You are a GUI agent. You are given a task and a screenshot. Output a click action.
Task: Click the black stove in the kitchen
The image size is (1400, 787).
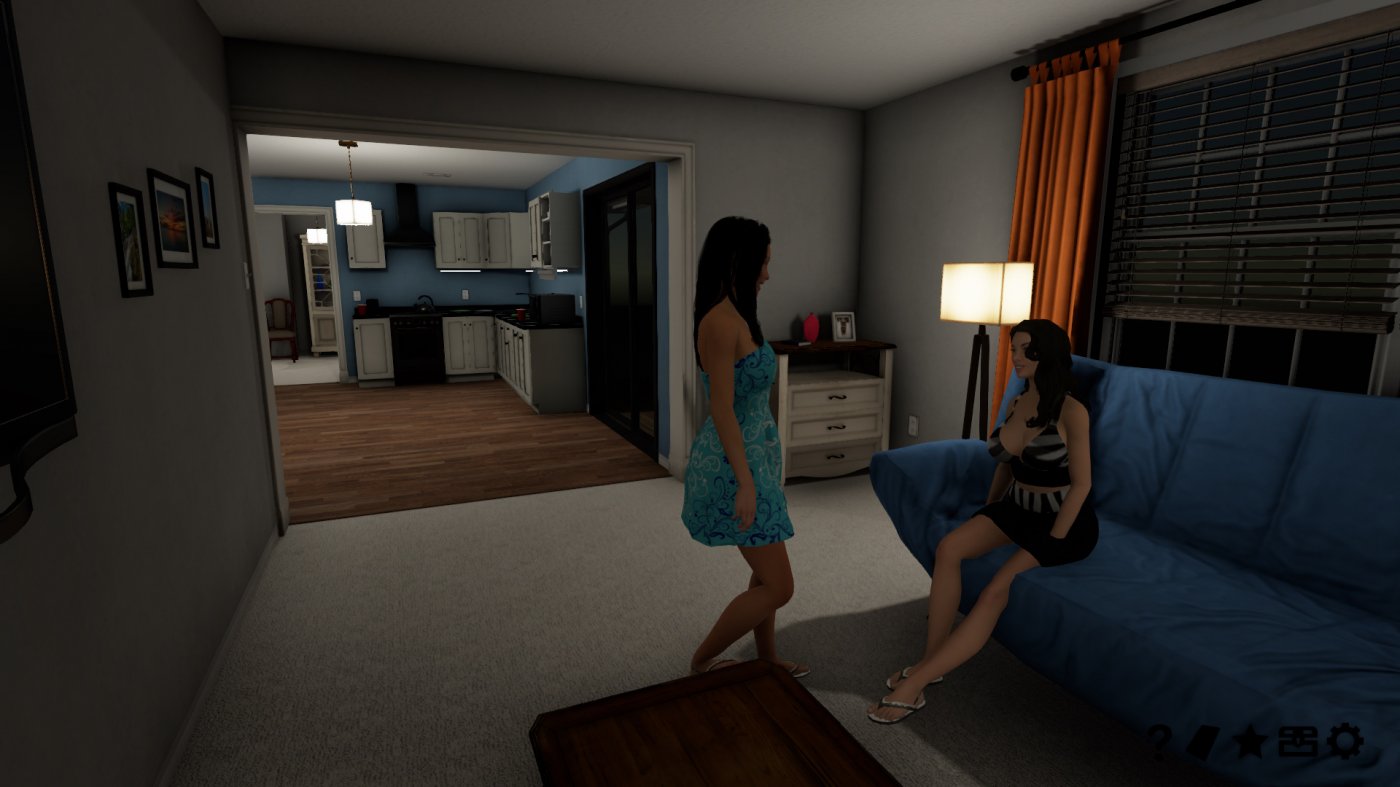pos(415,345)
